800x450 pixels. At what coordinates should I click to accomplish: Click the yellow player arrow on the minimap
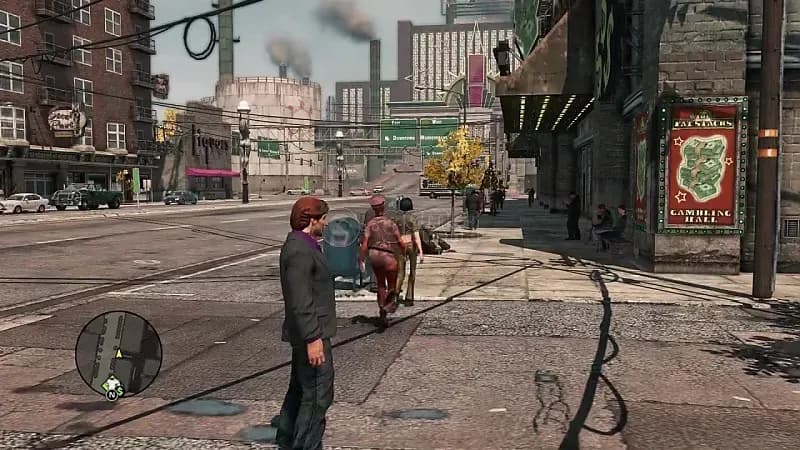click(118, 353)
